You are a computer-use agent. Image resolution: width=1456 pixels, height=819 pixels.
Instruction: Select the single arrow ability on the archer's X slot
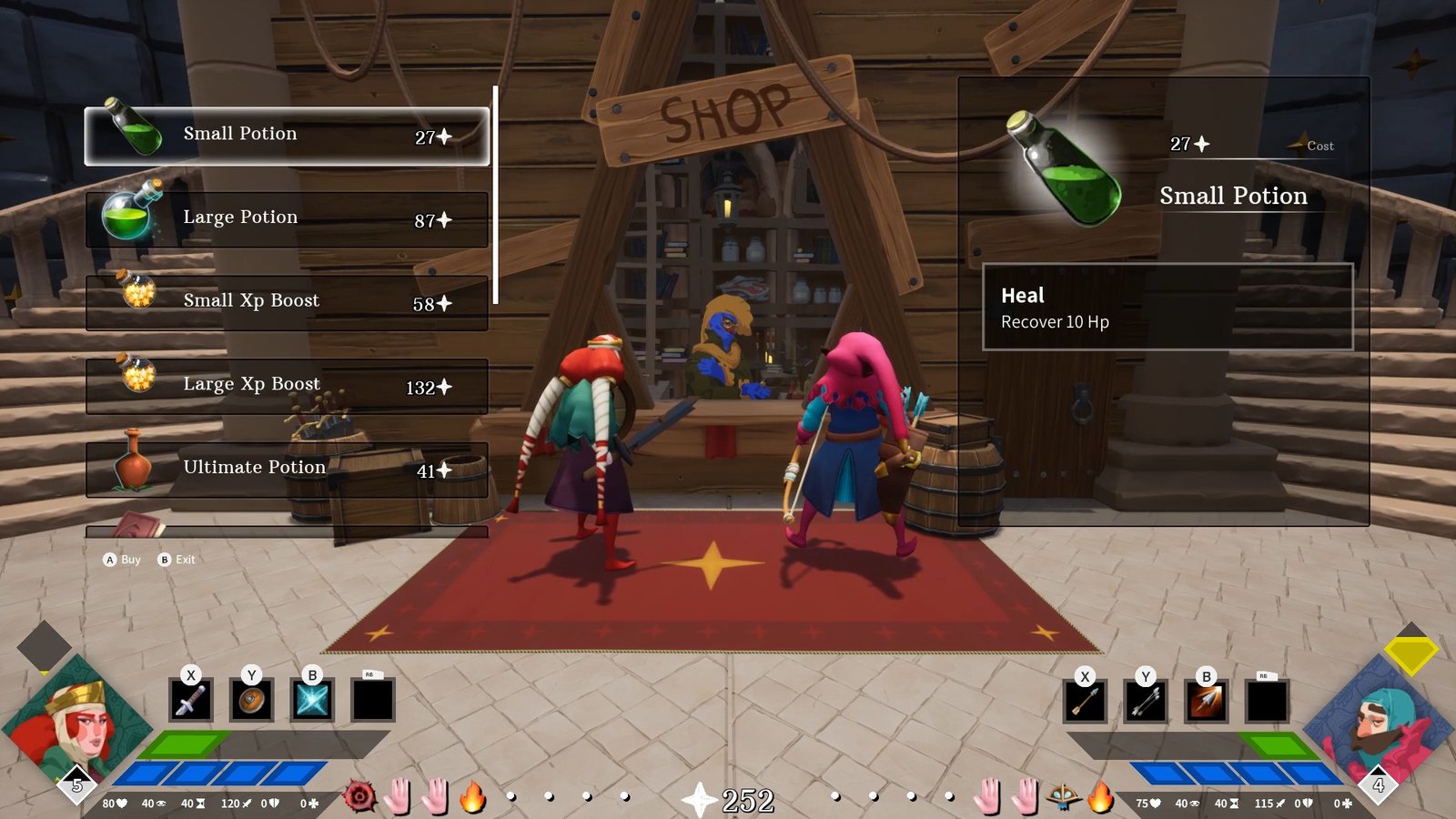point(1084,699)
